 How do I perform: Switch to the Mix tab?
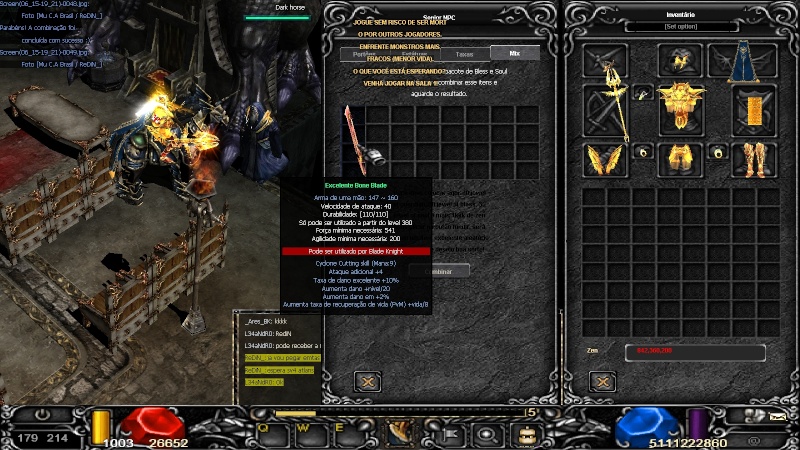click(x=514, y=53)
